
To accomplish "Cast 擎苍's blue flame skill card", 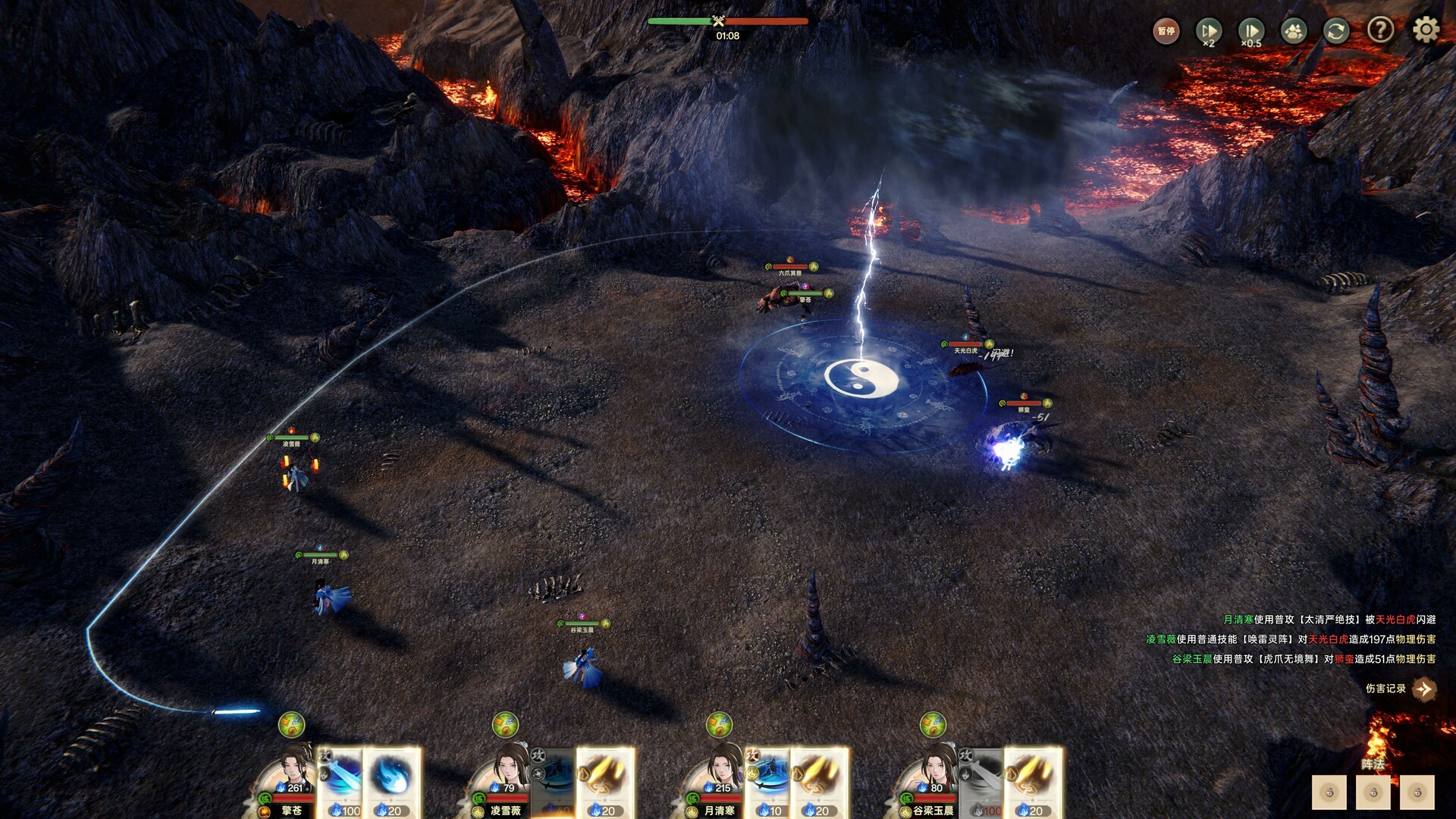I will pos(392,781).
